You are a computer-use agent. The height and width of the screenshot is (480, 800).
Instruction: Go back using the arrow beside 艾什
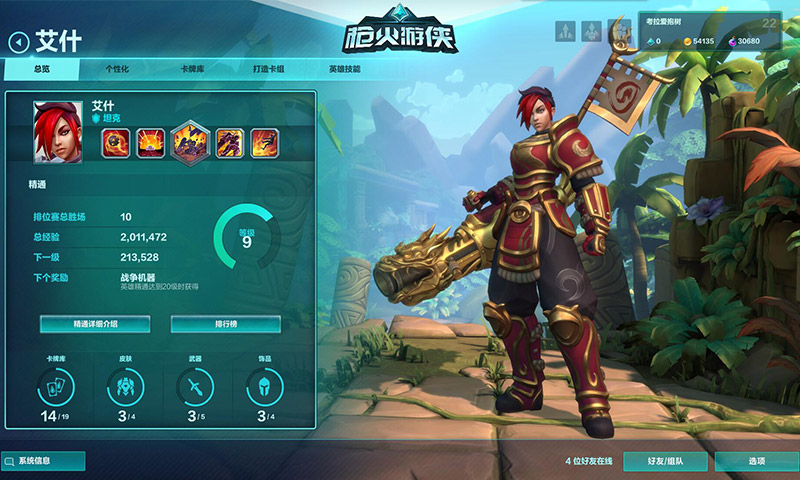[x=18, y=41]
